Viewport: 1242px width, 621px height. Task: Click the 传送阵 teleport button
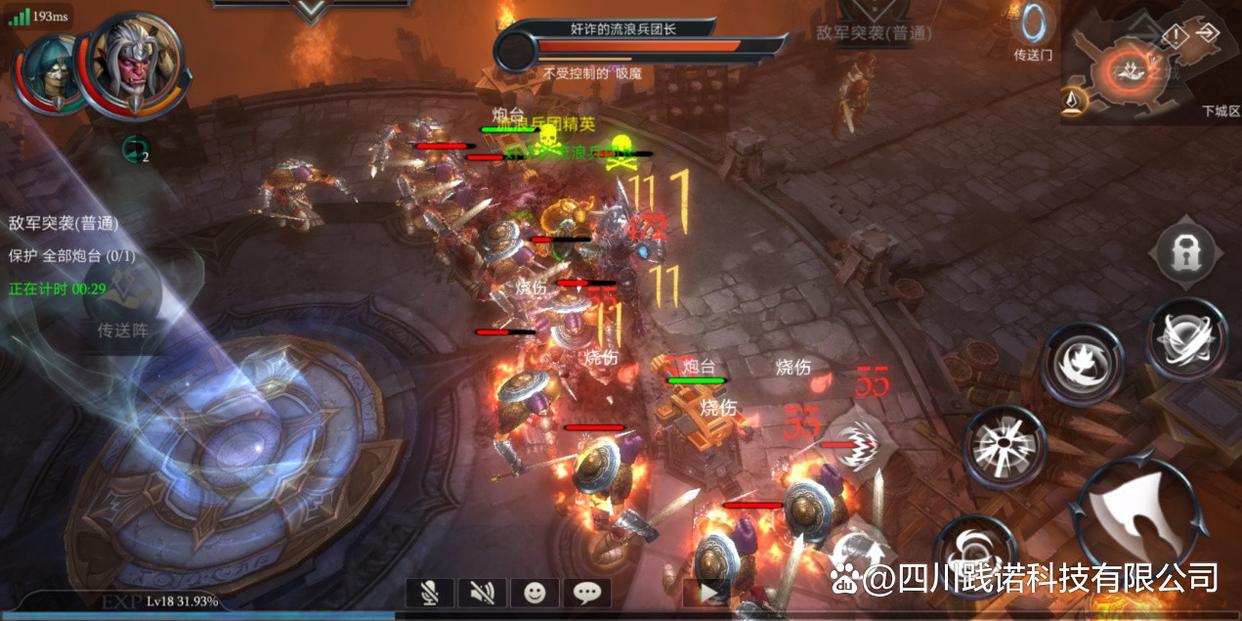coord(123,329)
